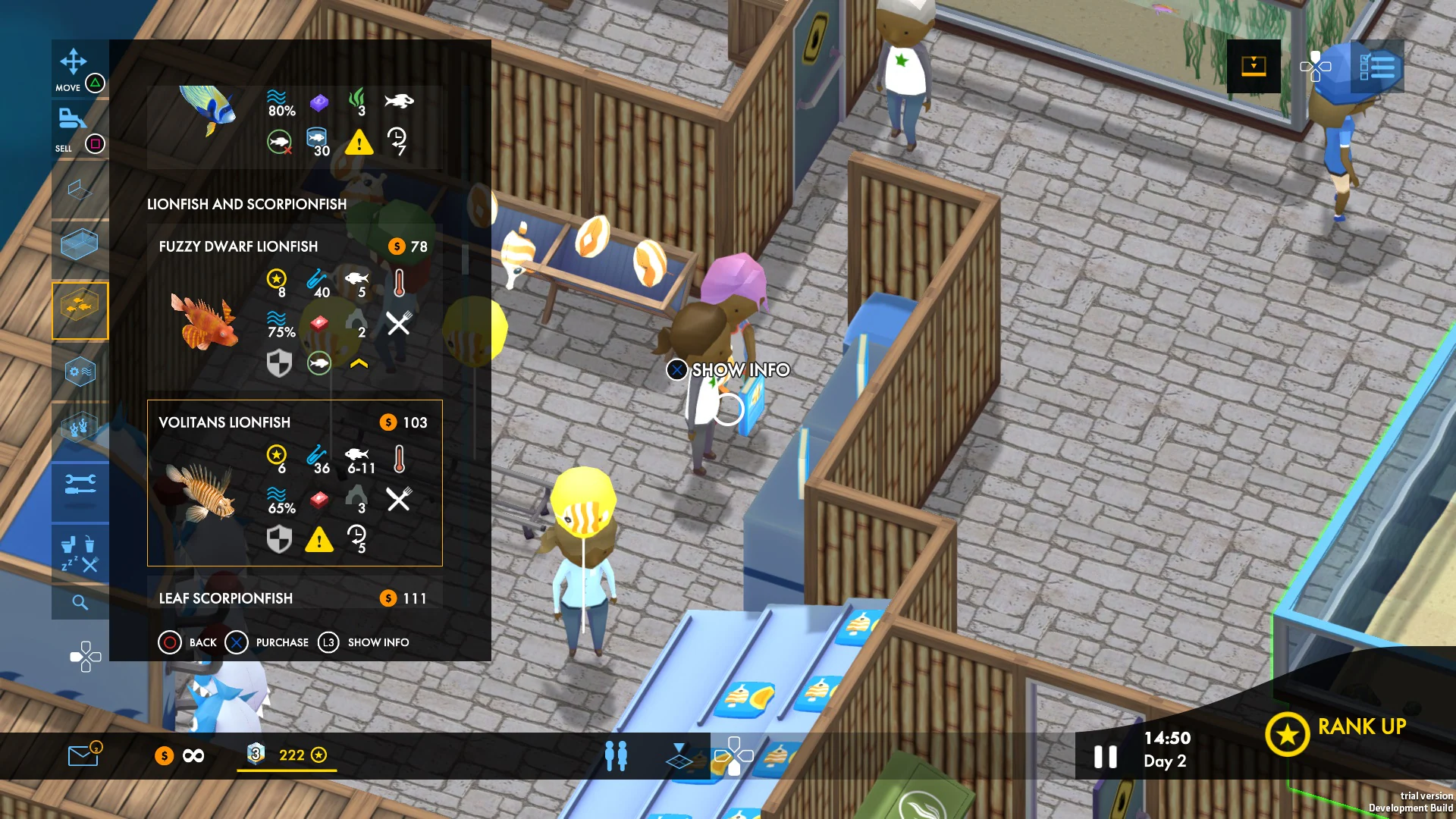Screen dimensions: 1456x819
Task: Toggle the guests overview icon
Action: point(617,755)
